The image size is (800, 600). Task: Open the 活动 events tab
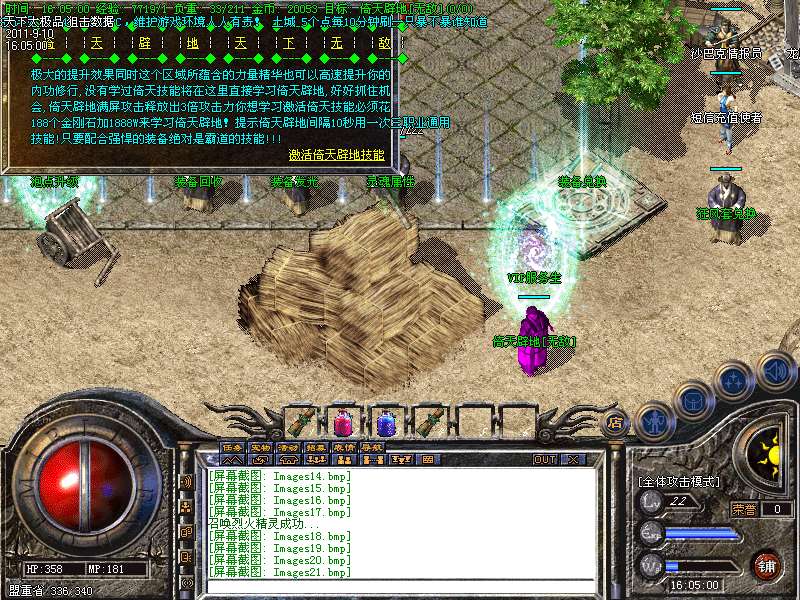click(288, 447)
